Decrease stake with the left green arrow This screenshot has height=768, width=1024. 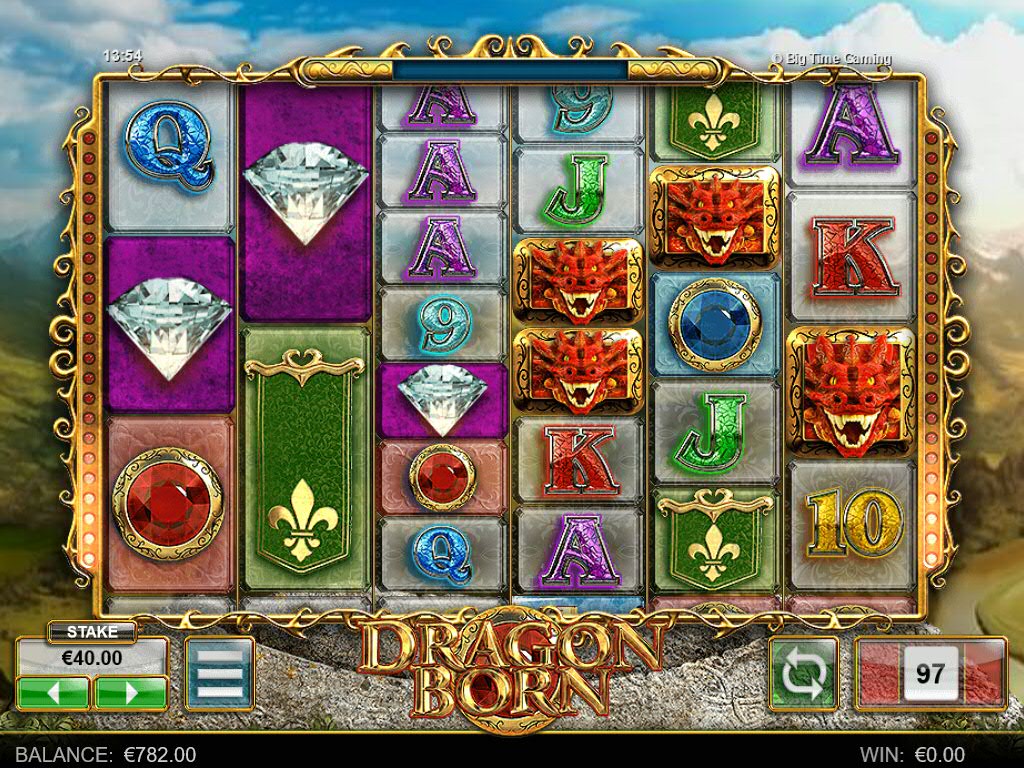[53, 692]
